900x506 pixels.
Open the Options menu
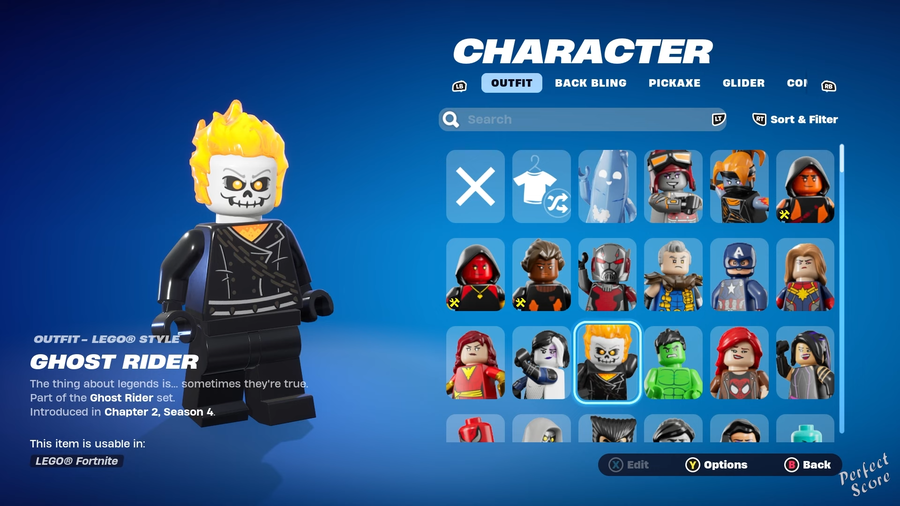pos(716,465)
